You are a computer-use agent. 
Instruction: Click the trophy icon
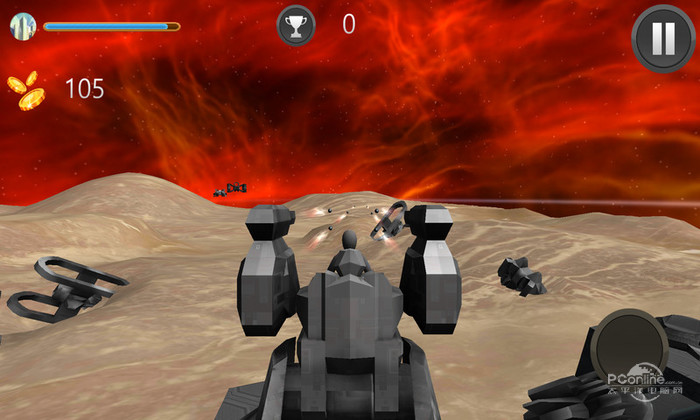click(x=296, y=25)
